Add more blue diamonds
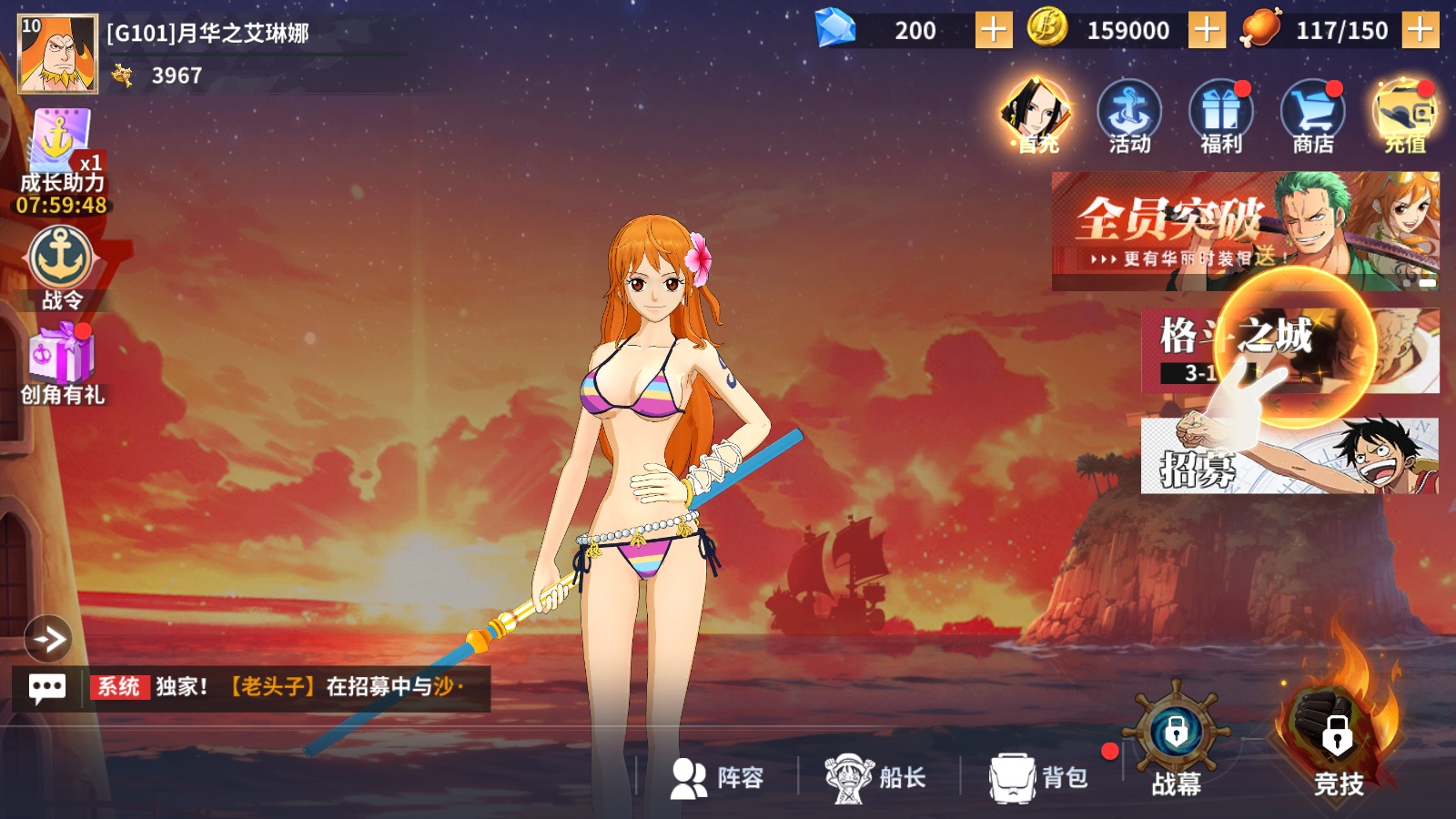Screen dimensions: 1456x819 (x=993, y=30)
